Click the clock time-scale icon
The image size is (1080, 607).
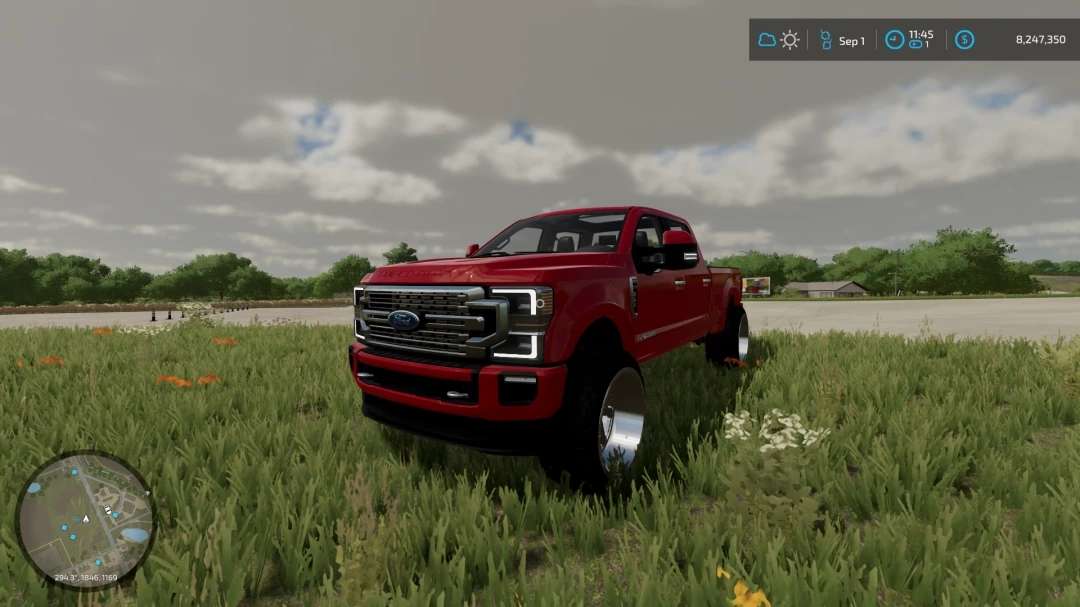click(894, 40)
